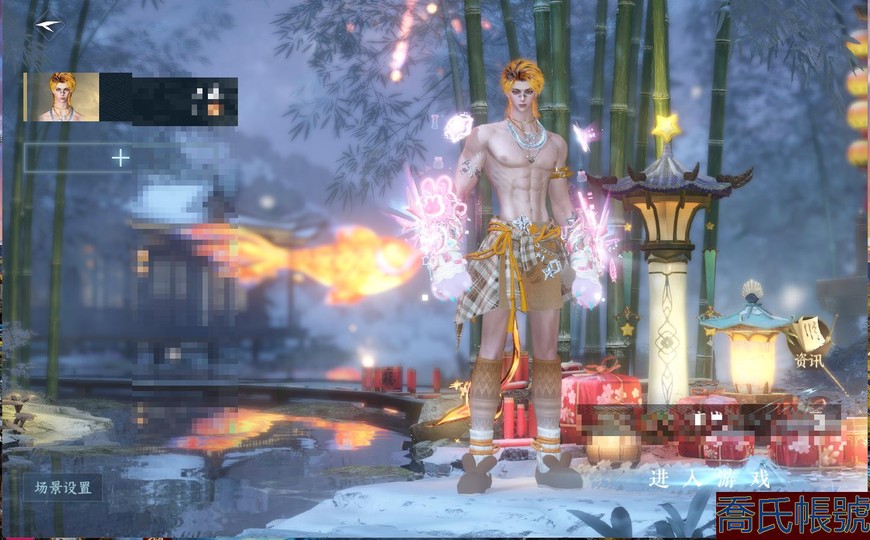Add a new character with plus slot
The width and height of the screenshot is (870, 540).
click(120, 157)
